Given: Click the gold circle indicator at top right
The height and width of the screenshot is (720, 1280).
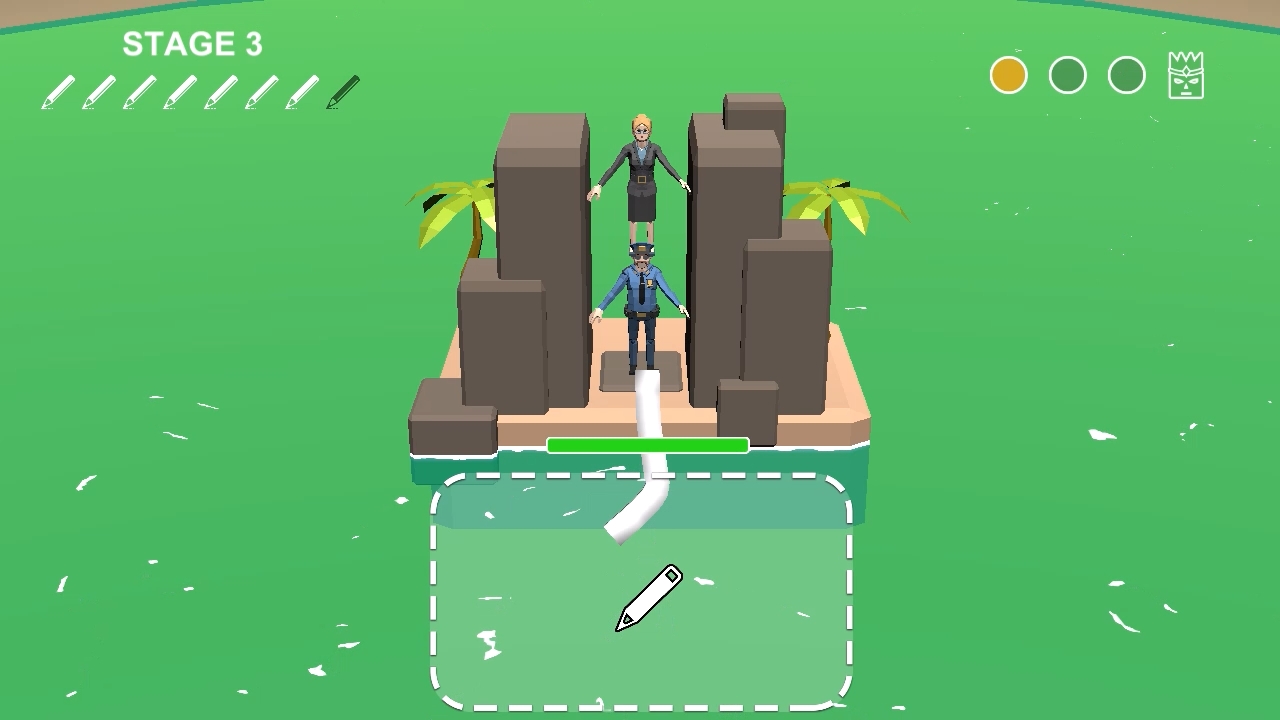Looking at the screenshot, I should (x=1007, y=74).
